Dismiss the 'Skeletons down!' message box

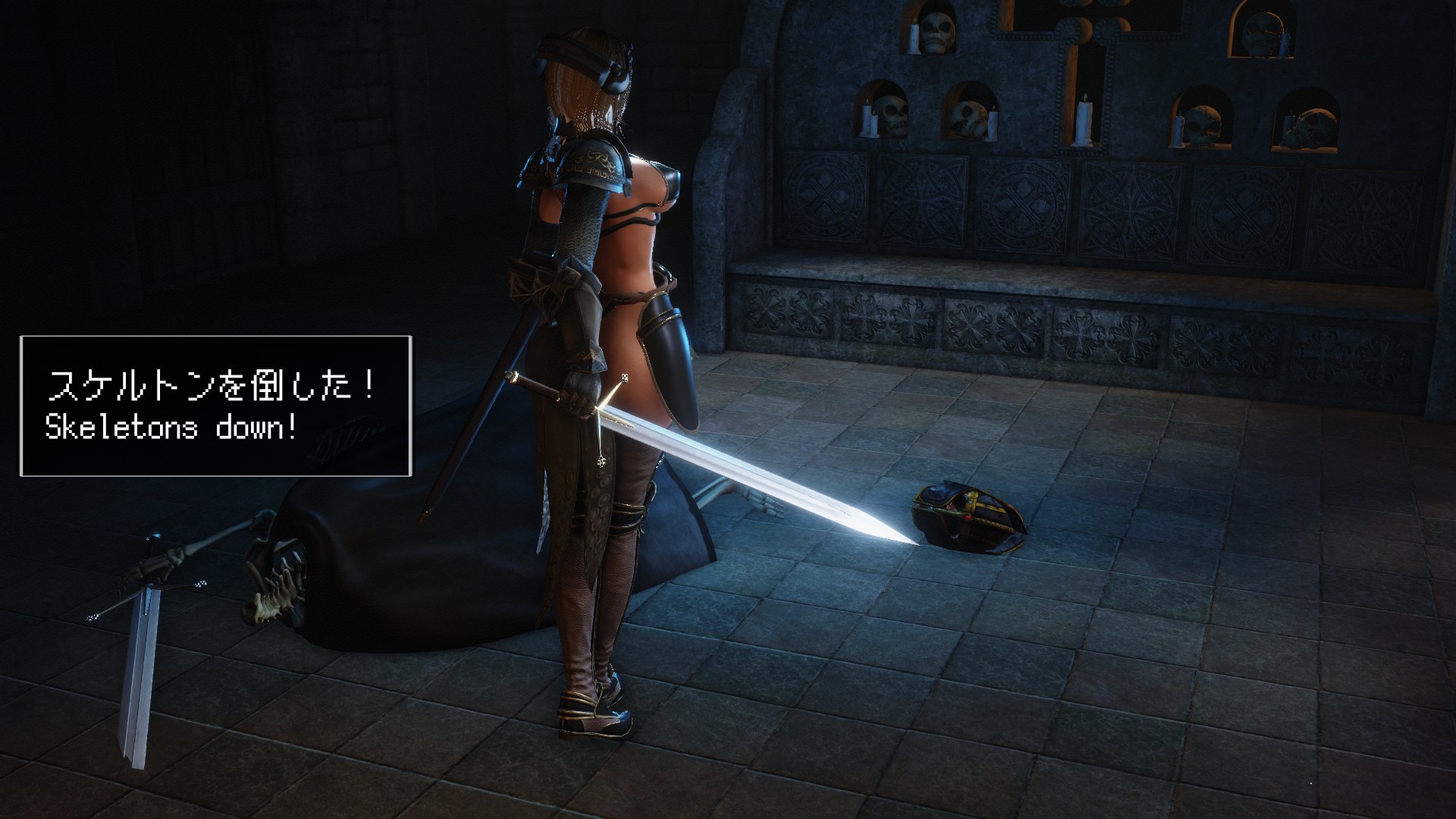(x=216, y=406)
